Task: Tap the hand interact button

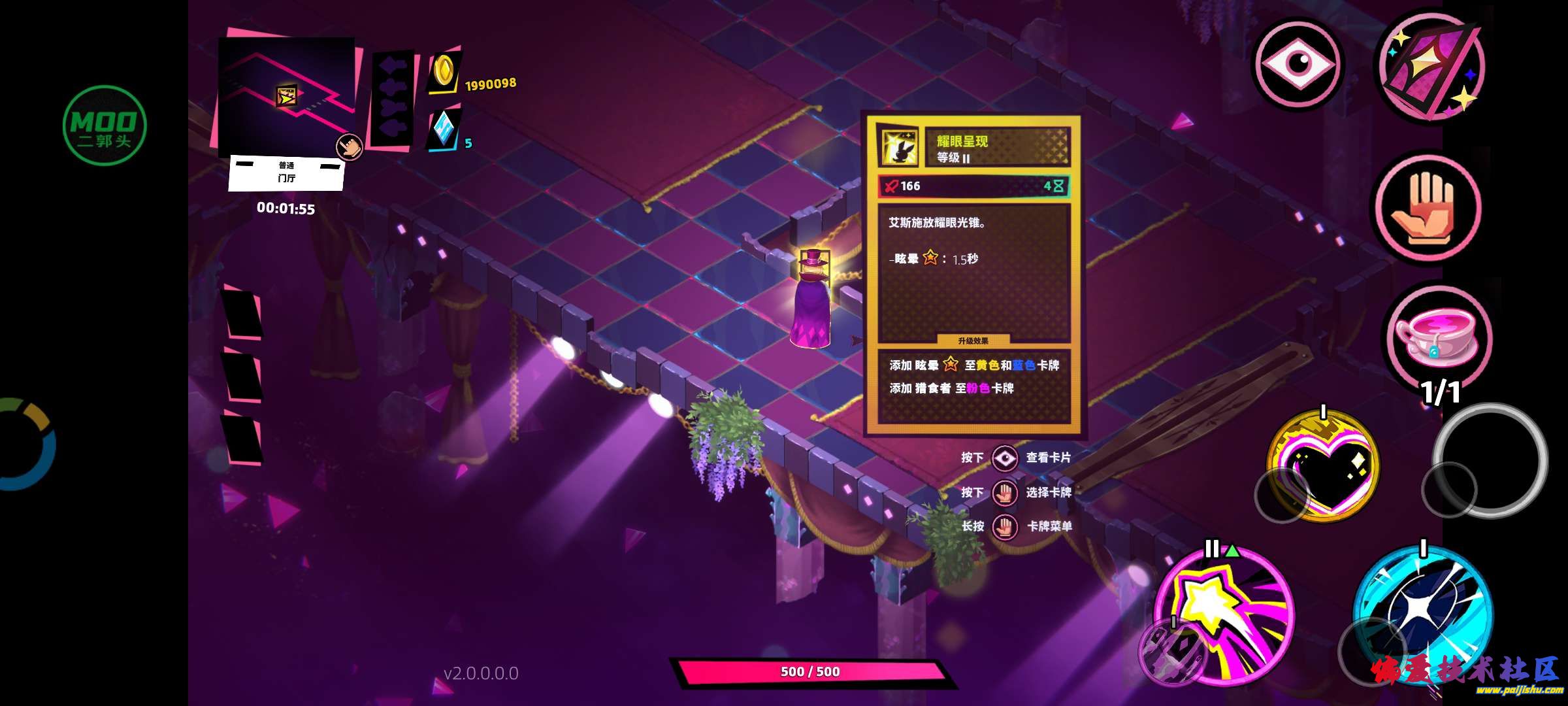Action: [x=1428, y=209]
